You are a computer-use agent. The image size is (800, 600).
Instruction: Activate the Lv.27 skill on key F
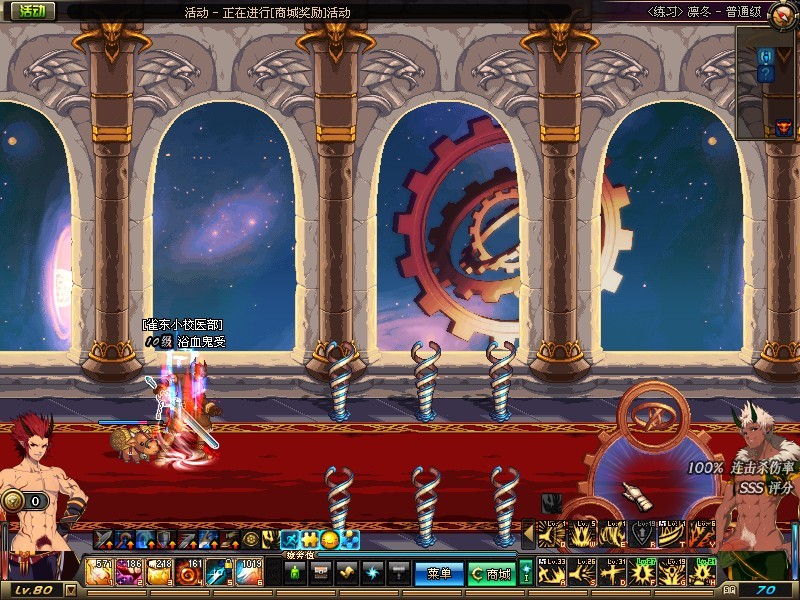click(644, 573)
